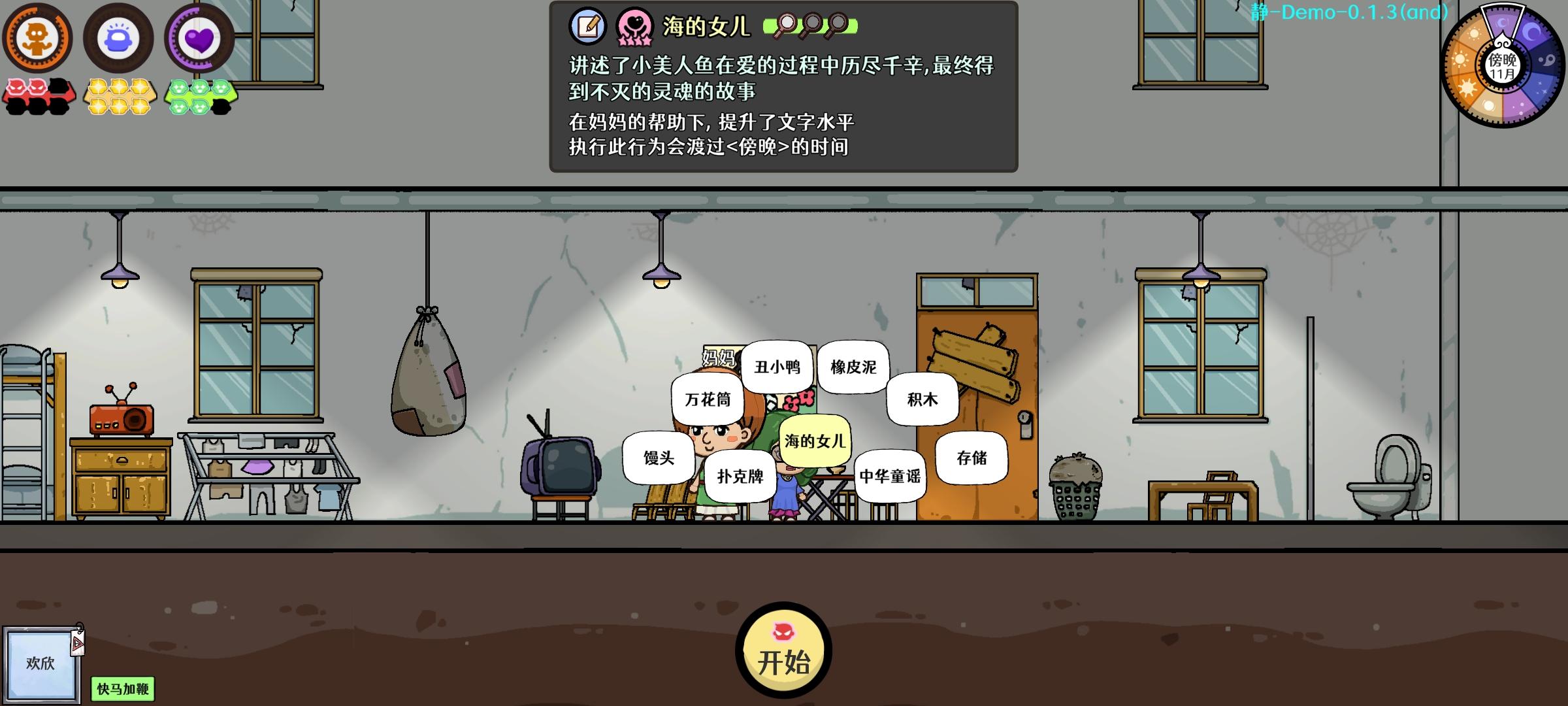The height and width of the screenshot is (706, 1568).
Task: Select the 扑克牌 option bubble
Action: 742,477
